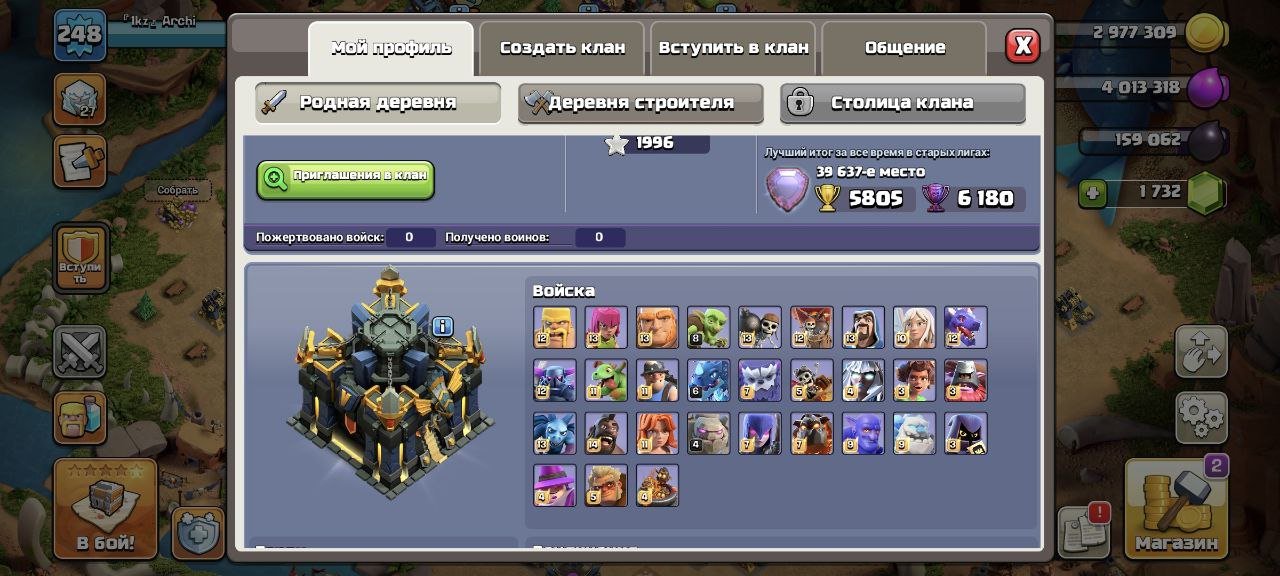The height and width of the screenshot is (576, 1280).
Task: Choose the Родная деревня view
Action: click(377, 103)
